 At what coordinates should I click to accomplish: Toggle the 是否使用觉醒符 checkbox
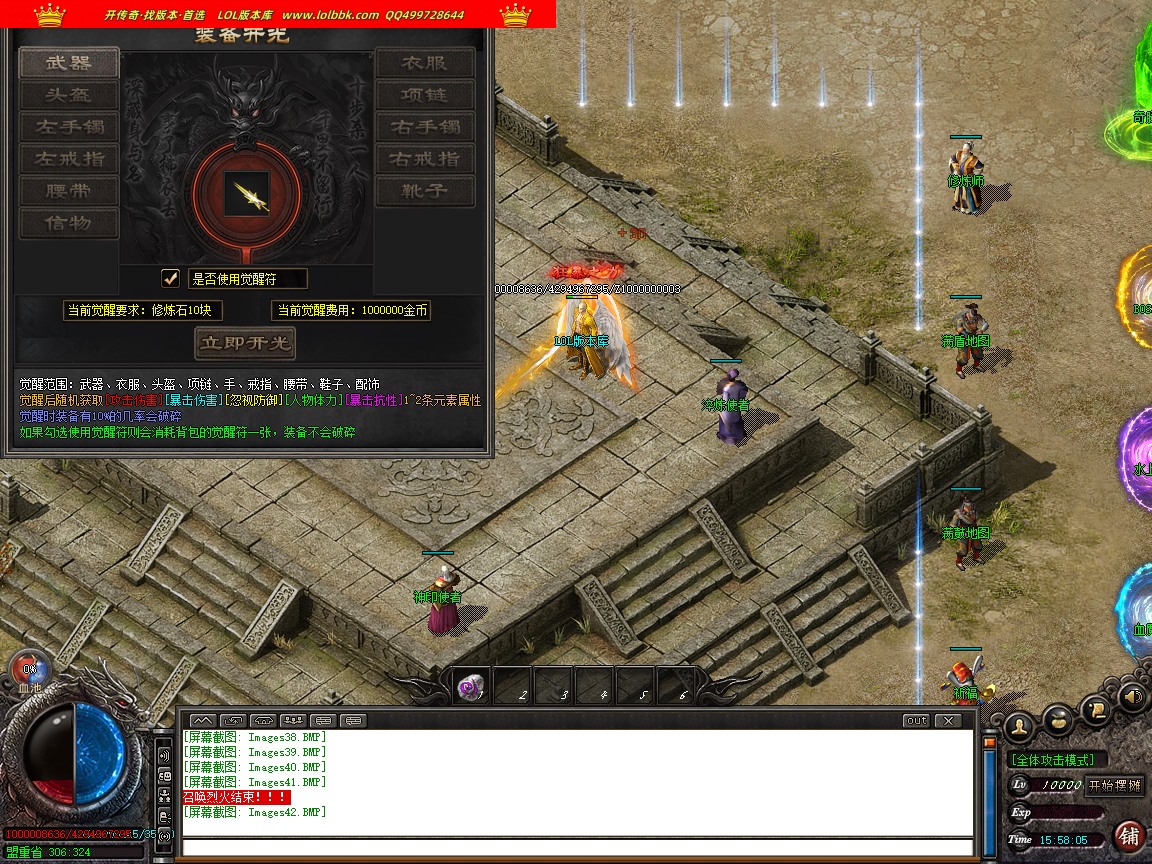point(171,278)
